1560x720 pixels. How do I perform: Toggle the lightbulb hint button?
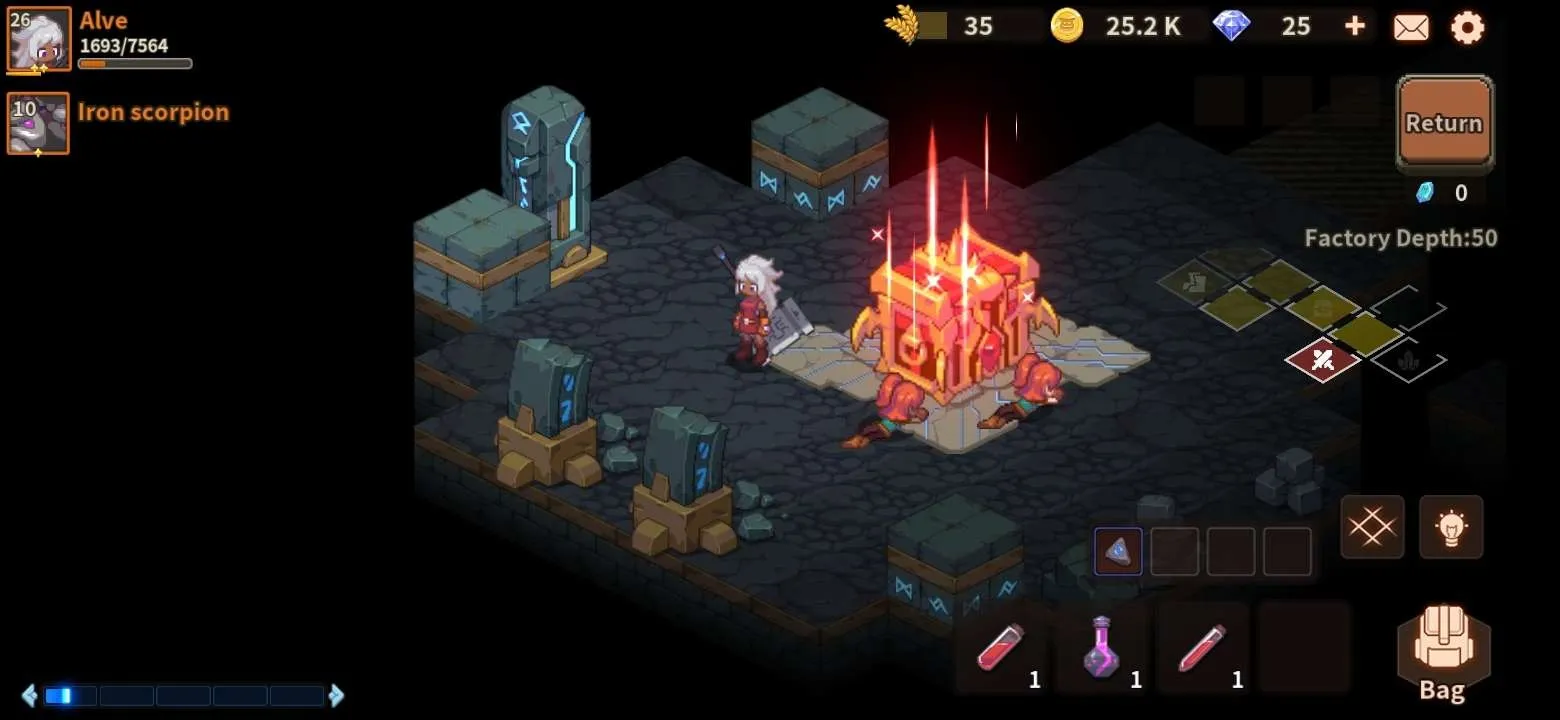pyautogui.click(x=1451, y=527)
